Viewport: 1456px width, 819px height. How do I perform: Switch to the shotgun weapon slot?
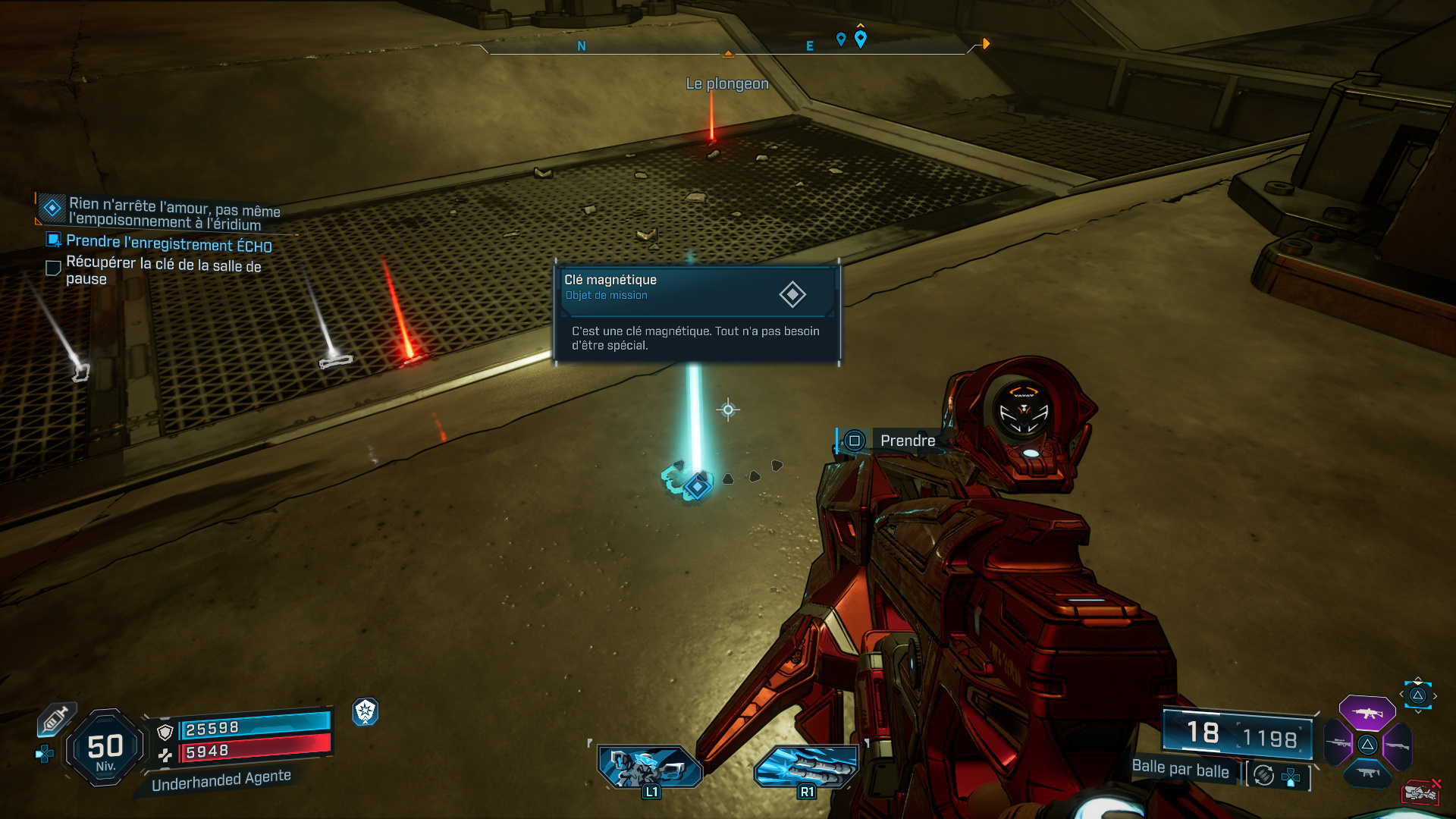coord(1397,745)
